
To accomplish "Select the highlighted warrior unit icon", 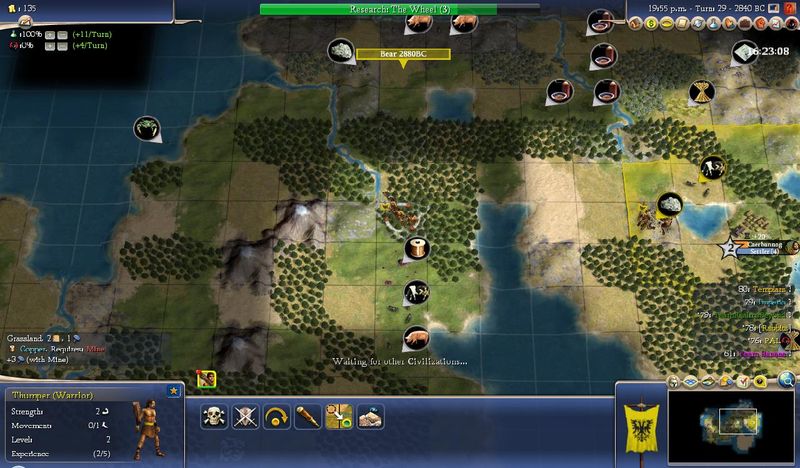I will (207, 378).
